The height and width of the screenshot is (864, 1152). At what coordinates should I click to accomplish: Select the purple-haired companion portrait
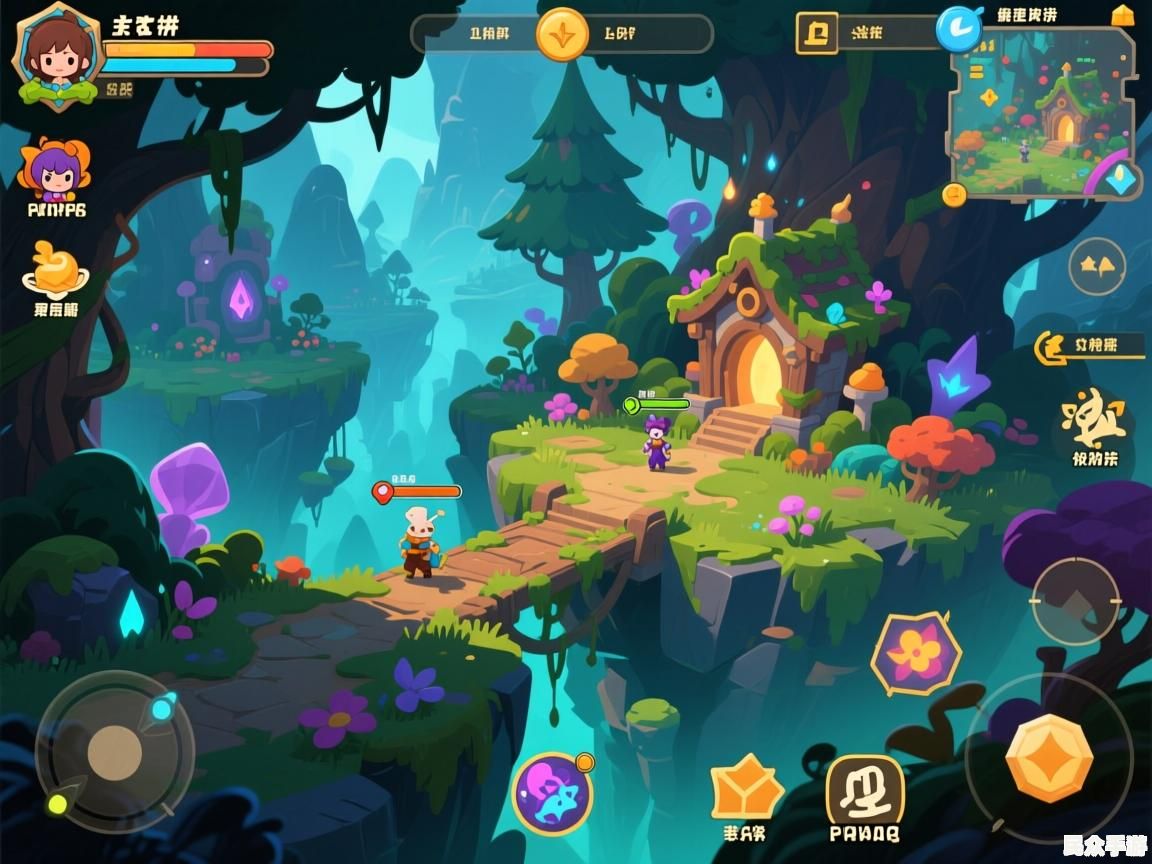53,171
